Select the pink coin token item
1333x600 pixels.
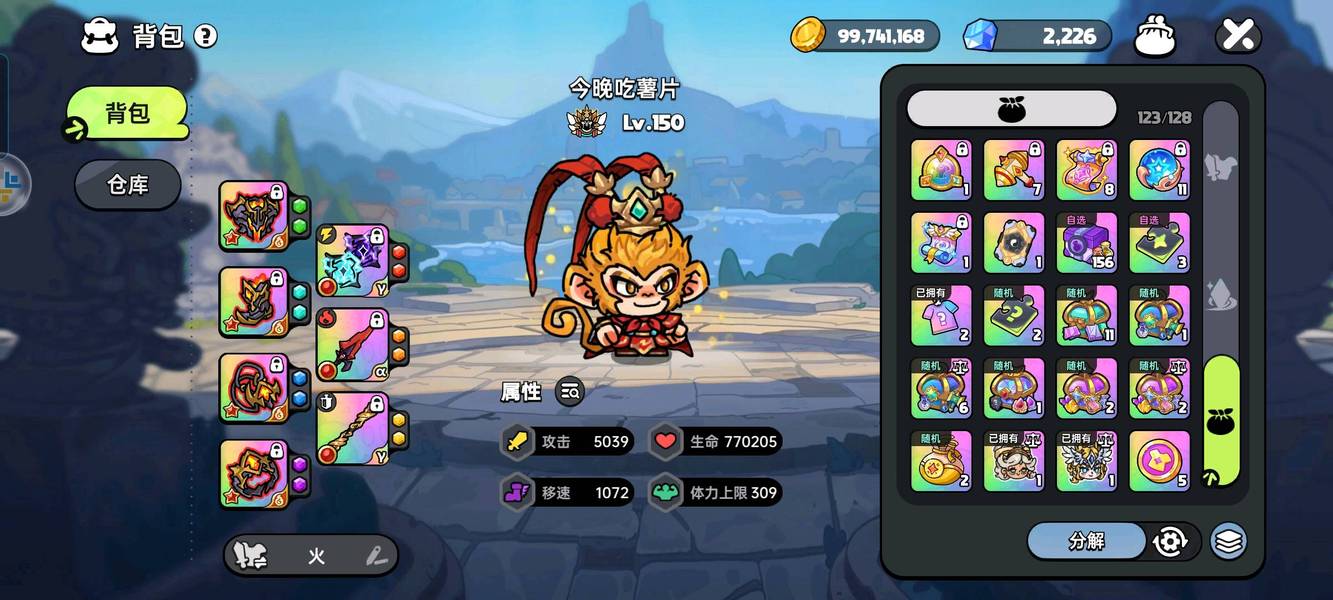(x=1159, y=461)
